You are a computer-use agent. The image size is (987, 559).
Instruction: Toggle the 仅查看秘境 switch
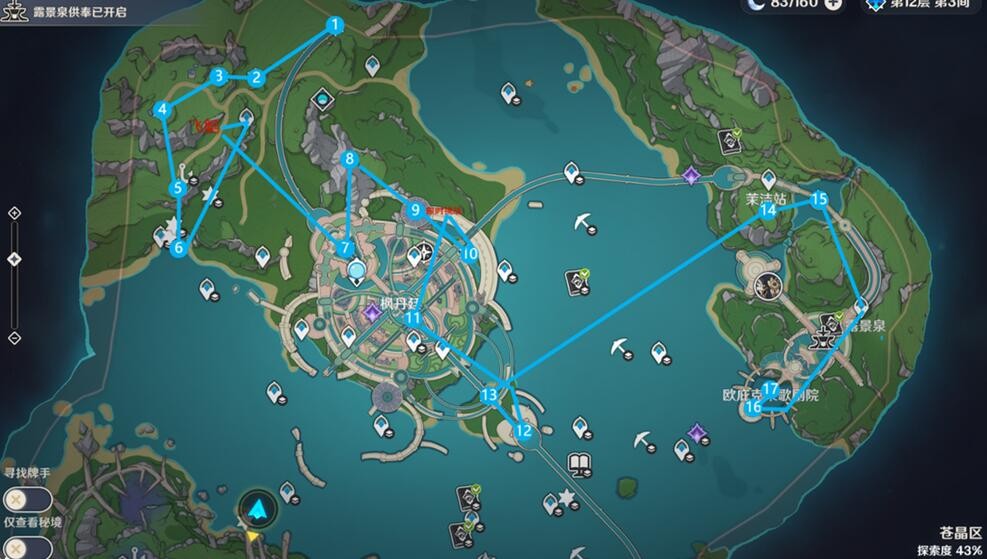pos(15,547)
